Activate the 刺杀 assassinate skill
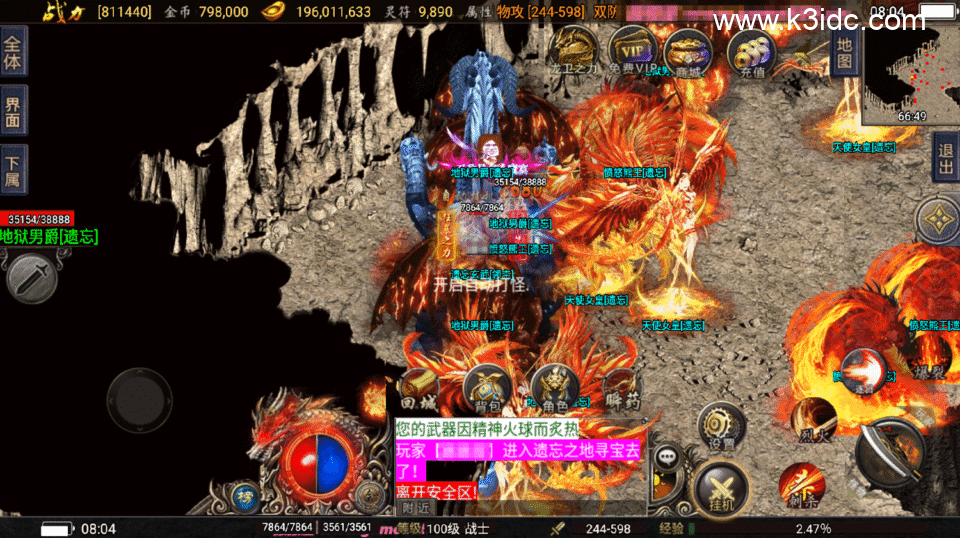The image size is (960, 538). pos(801,485)
